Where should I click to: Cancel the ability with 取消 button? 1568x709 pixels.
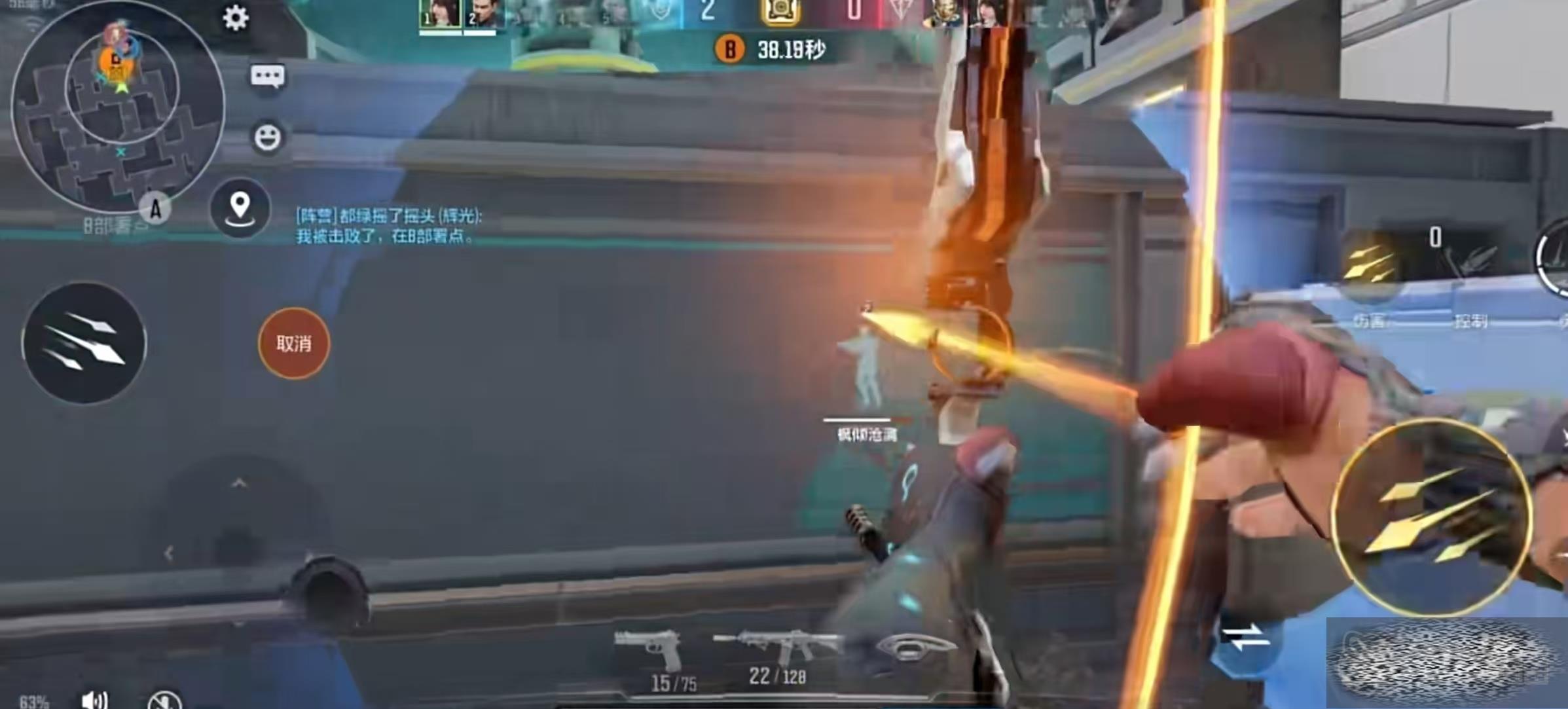click(x=294, y=344)
